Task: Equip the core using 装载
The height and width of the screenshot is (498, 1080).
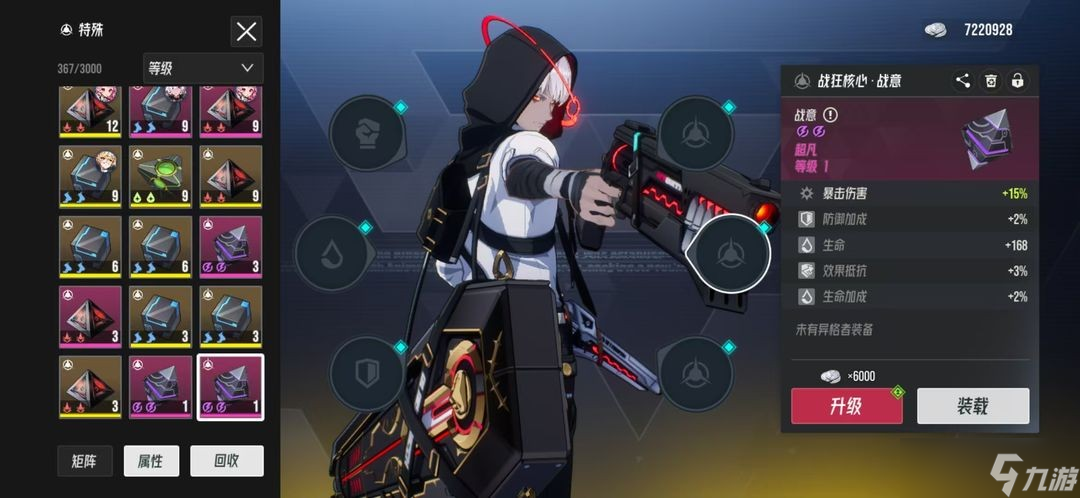Action: pyautogui.click(x=973, y=406)
